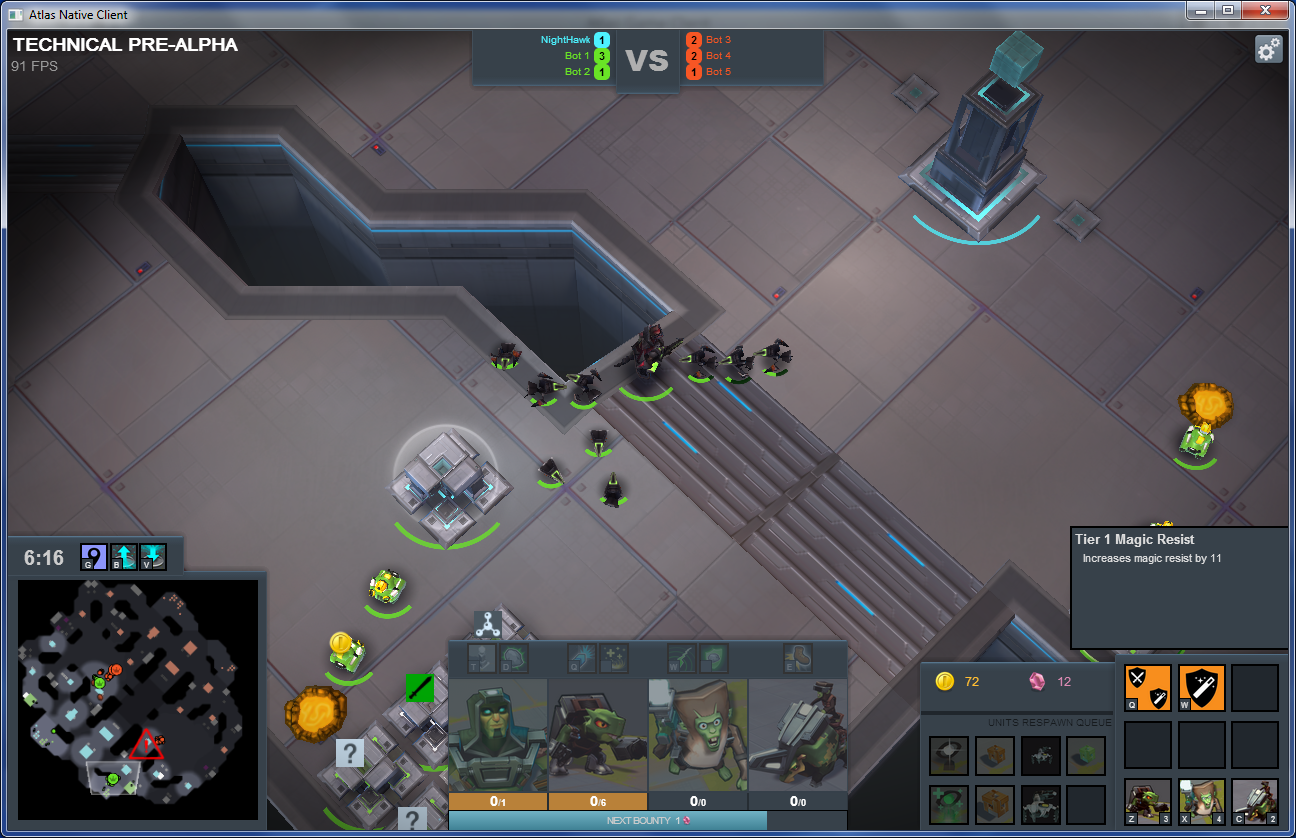Click the green sword icon above the base
The image size is (1296, 838).
420,687
